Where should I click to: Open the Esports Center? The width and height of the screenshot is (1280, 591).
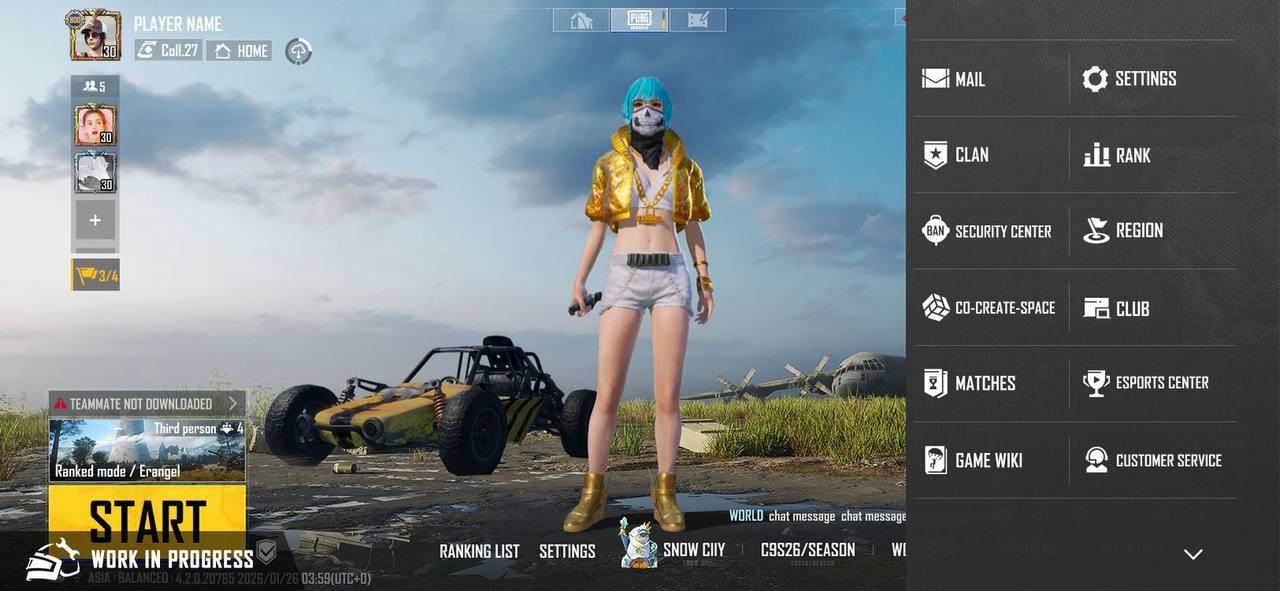[1146, 383]
